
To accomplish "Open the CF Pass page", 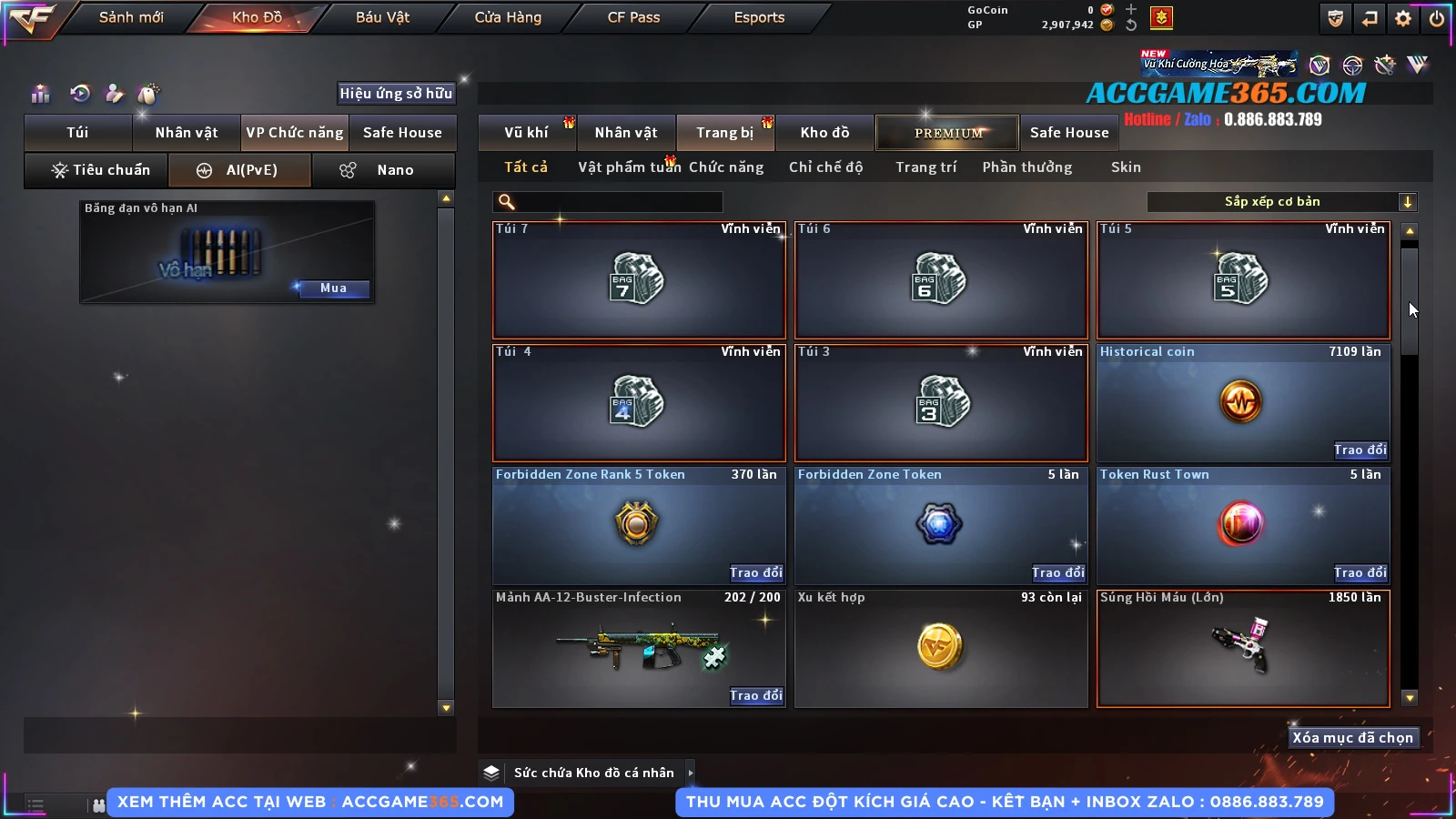I will click(633, 17).
